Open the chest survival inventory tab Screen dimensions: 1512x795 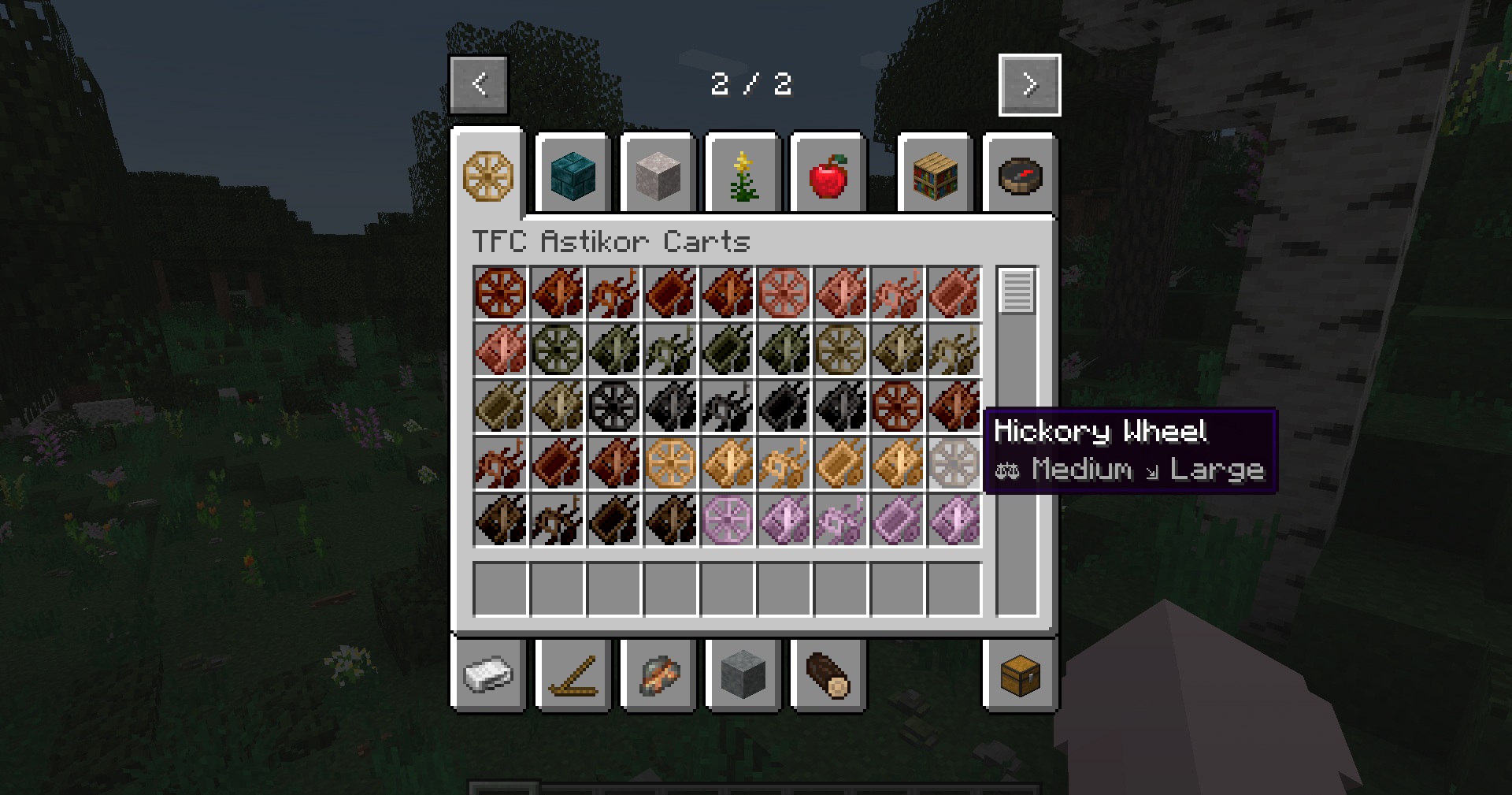pos(1020,675)
